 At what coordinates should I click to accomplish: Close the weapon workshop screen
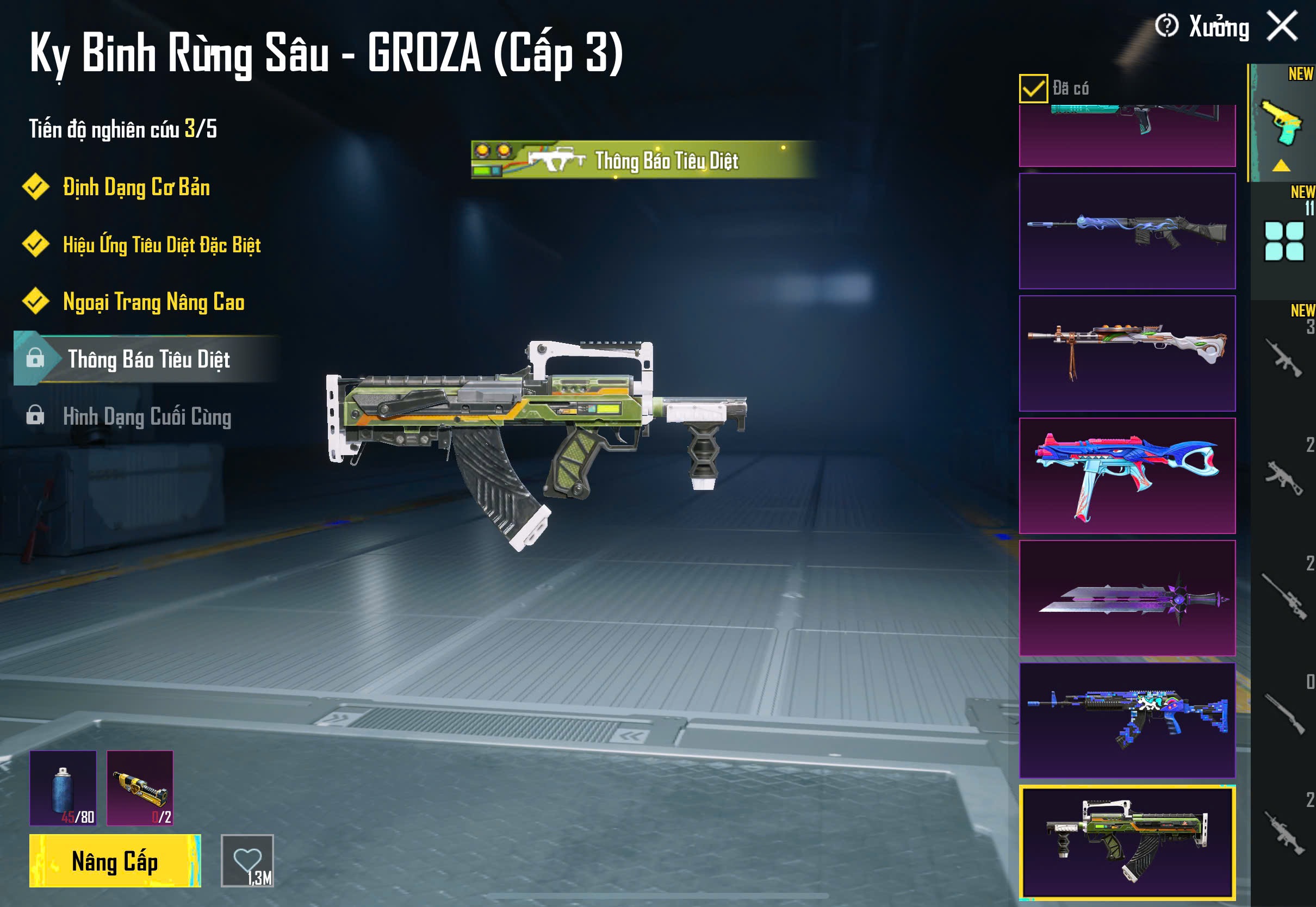click(x=1282, y=26)
